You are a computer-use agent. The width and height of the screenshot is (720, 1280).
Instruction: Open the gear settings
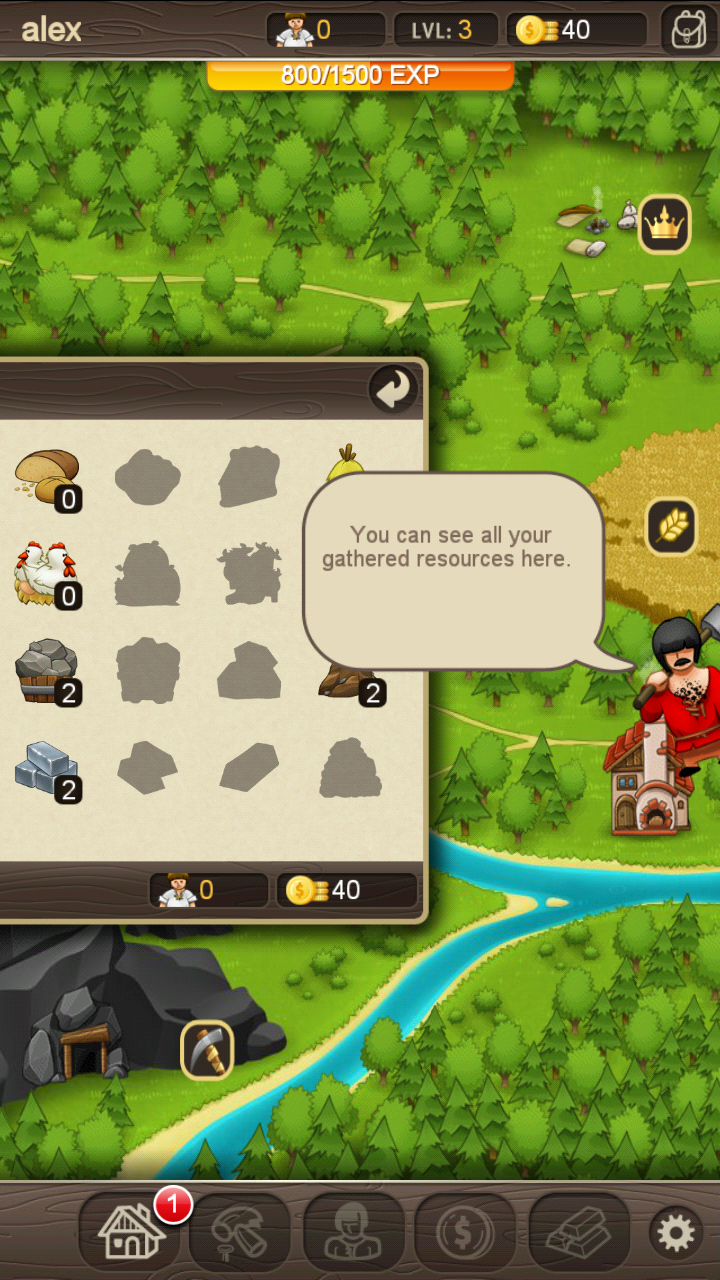pyautogui.click(x=675, y=1233)
